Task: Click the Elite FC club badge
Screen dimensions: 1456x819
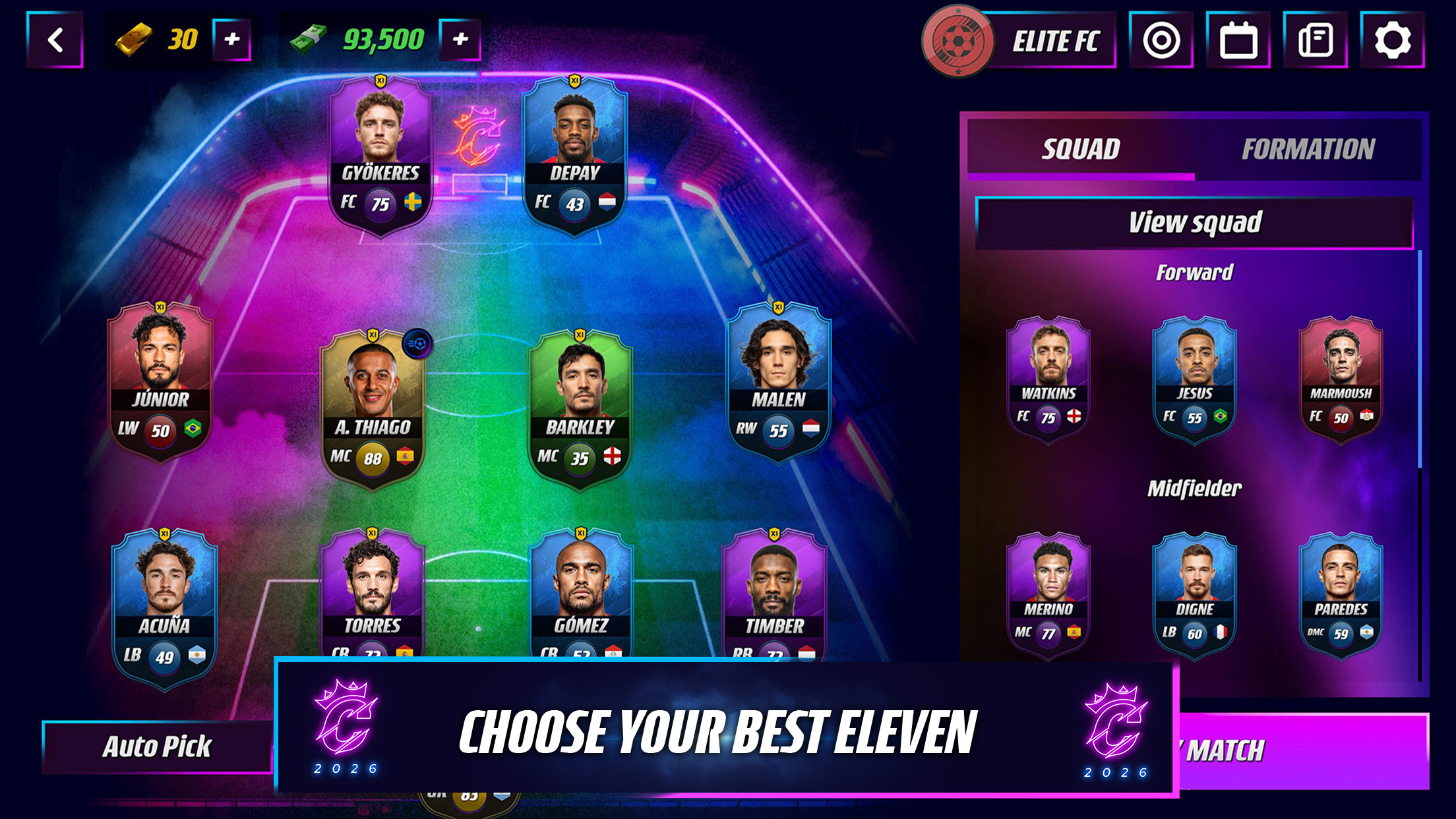Action: click(x=959, y=41)
